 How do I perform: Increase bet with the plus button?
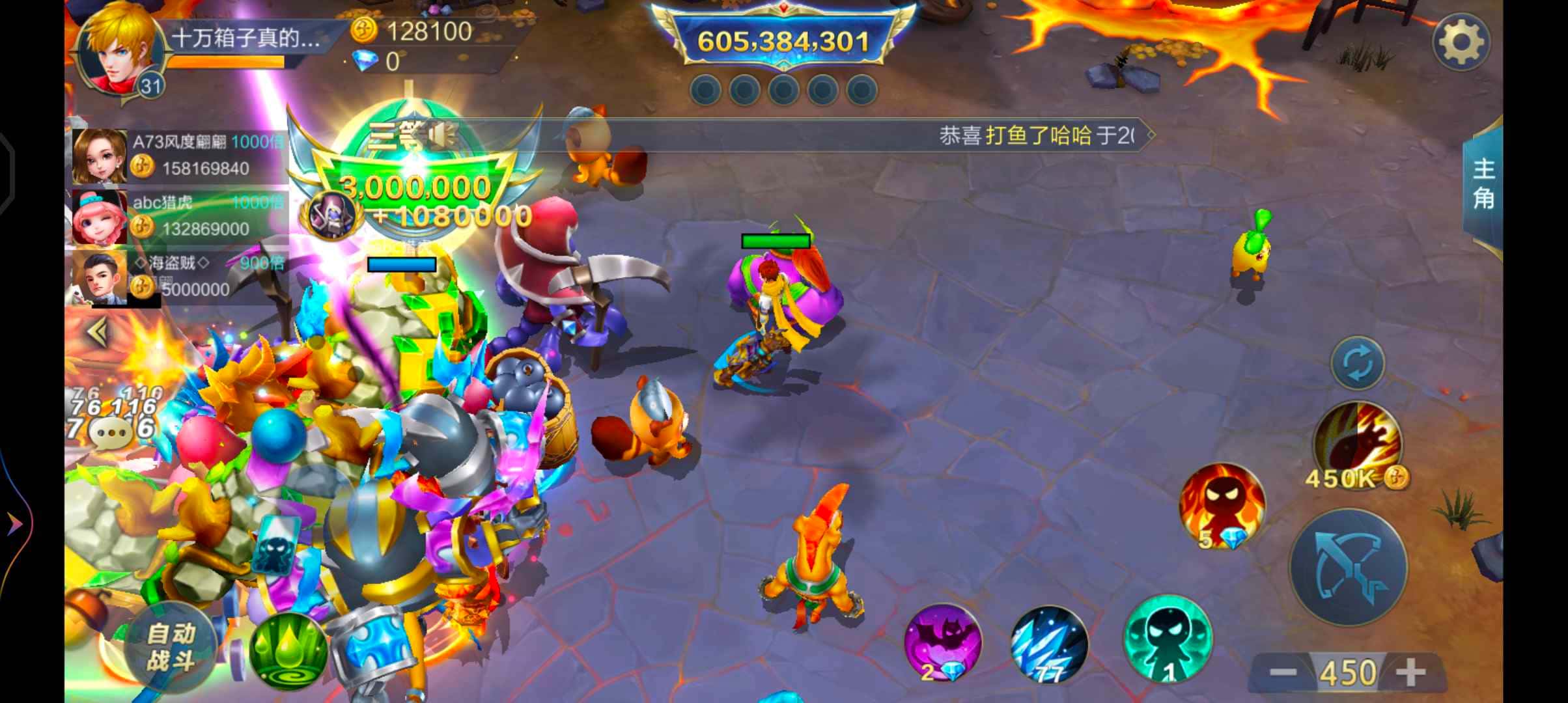pos(1411,672)
